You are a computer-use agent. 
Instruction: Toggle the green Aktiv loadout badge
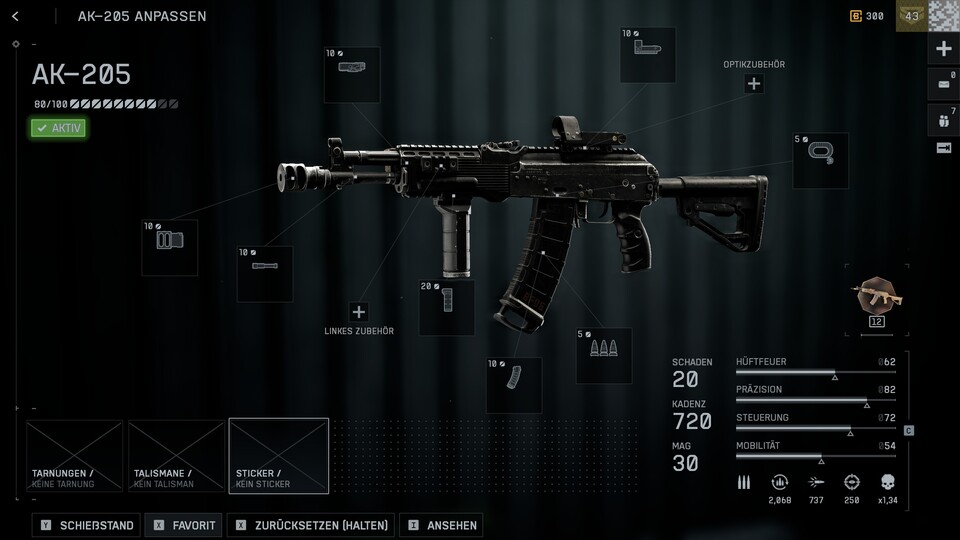[58, 128]
